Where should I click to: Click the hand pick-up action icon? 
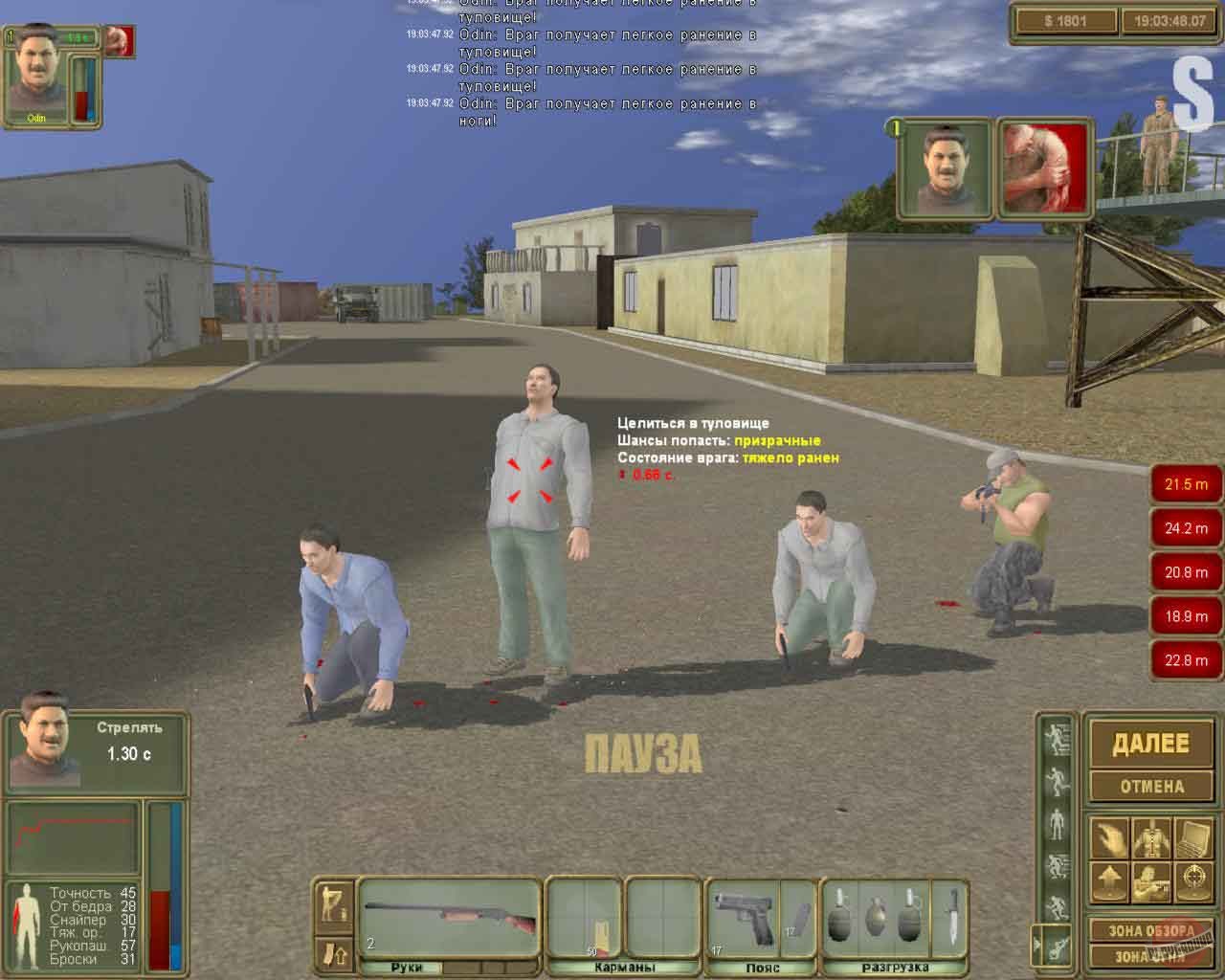point(1112,836)
